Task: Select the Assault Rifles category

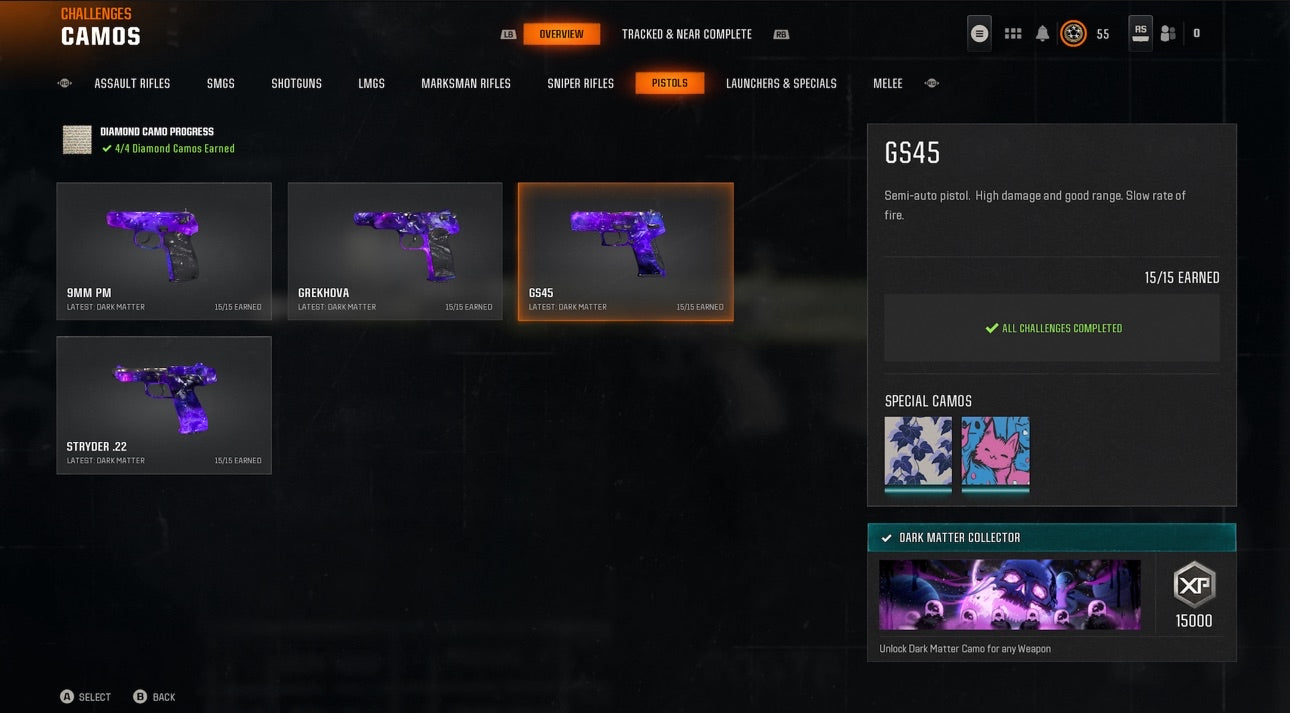Action: click(132, 83)
